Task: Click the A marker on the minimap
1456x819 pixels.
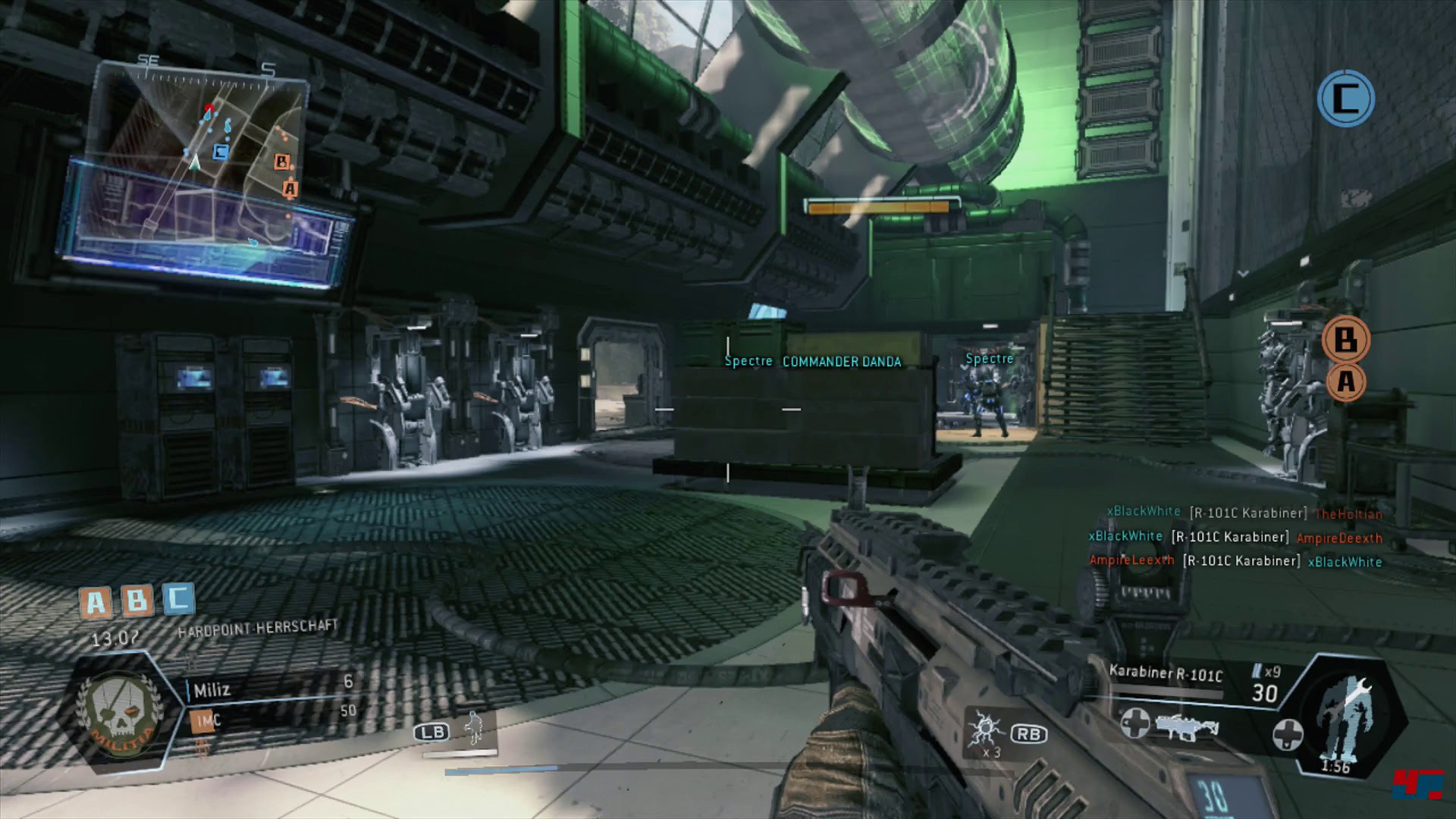Action: point(290,188)
